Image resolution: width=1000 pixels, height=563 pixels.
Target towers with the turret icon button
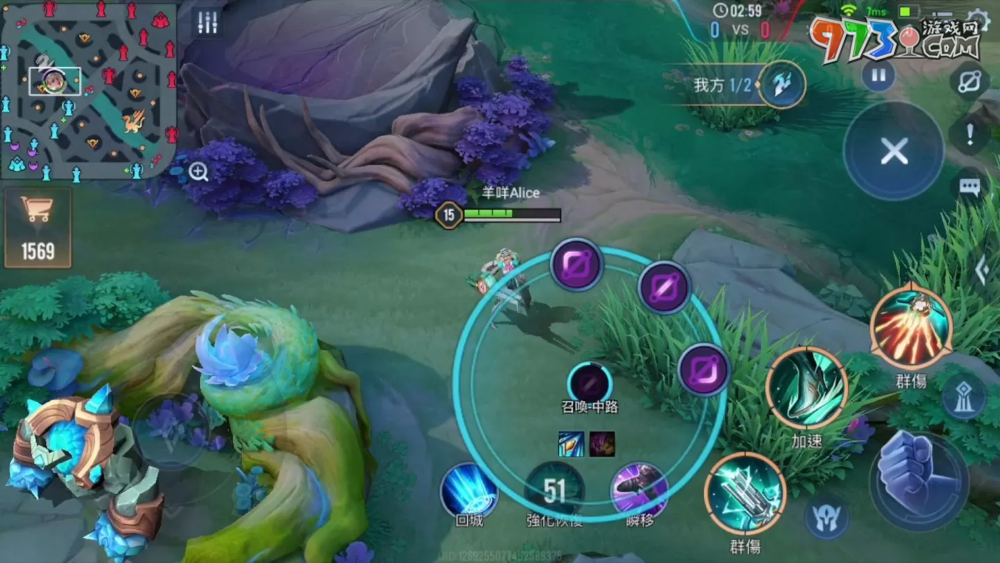point(962,397)
